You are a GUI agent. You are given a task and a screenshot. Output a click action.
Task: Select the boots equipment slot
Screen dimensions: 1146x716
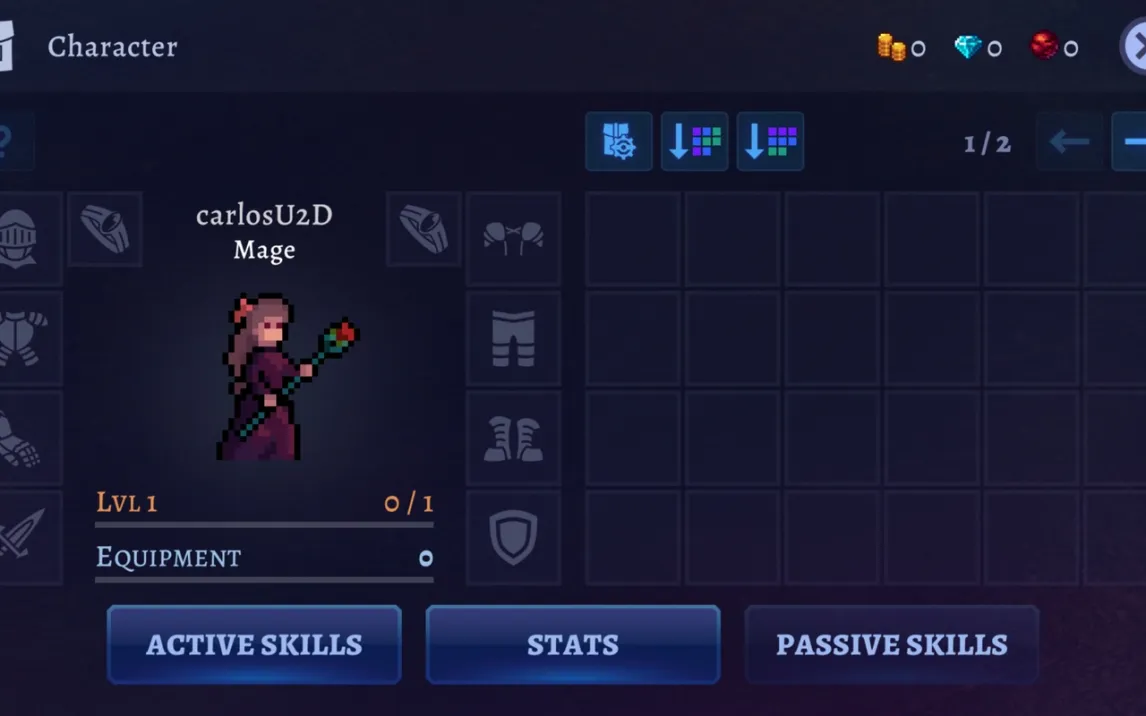click(x=513, y=438)
